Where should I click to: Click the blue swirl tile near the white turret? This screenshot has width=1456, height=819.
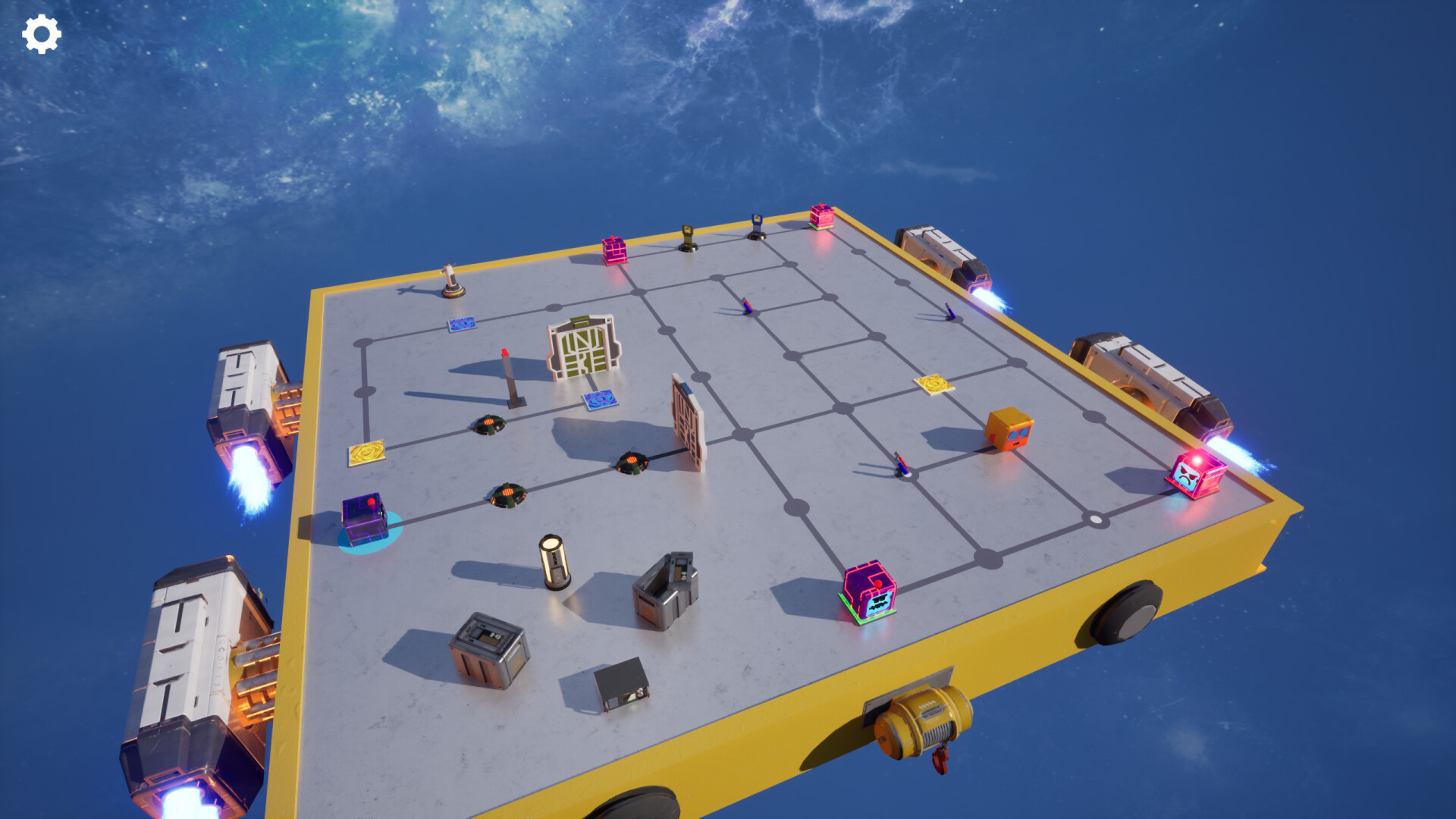tap(462, 325)
